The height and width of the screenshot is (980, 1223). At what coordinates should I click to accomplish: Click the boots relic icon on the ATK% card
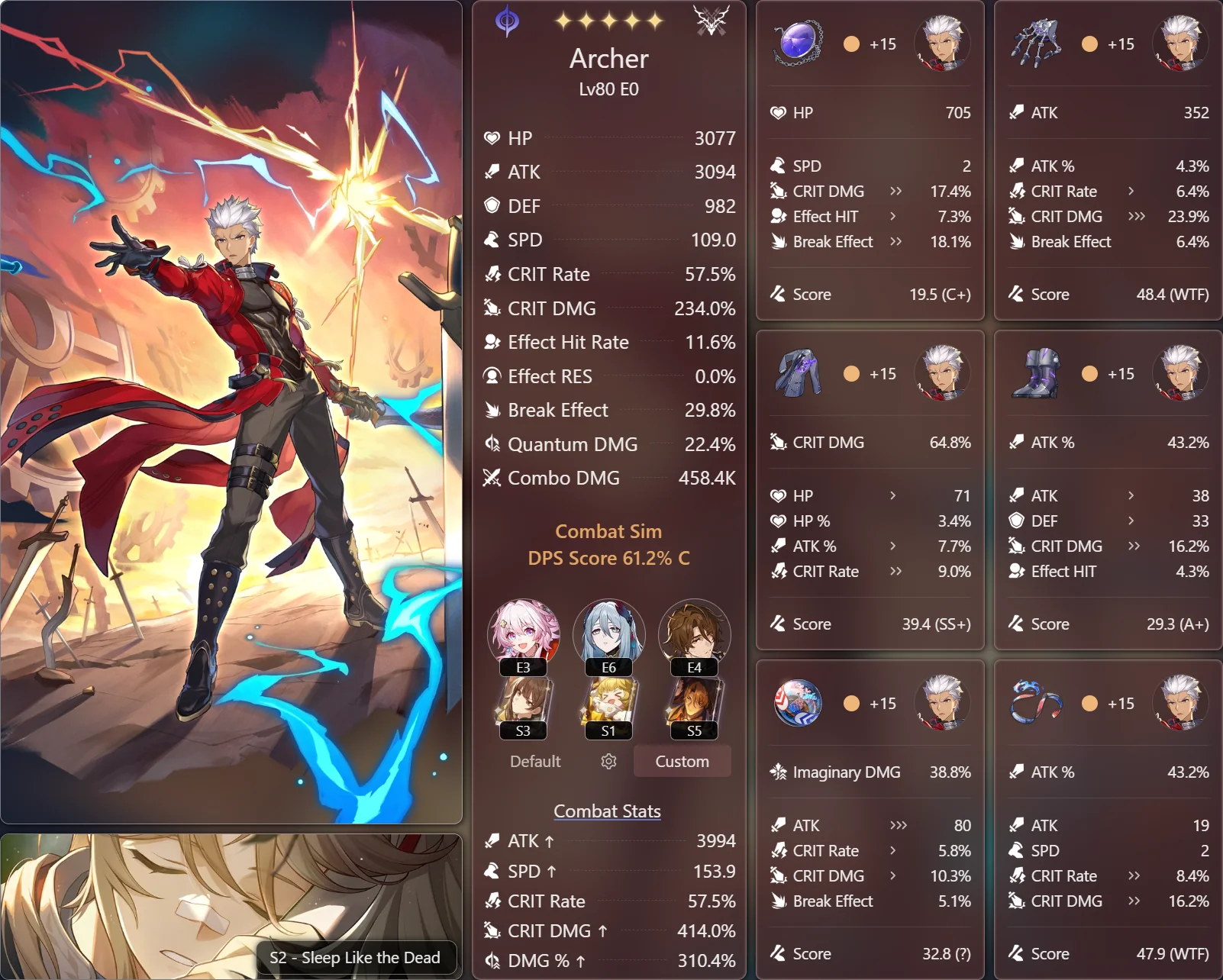(x=1035, y=373)
